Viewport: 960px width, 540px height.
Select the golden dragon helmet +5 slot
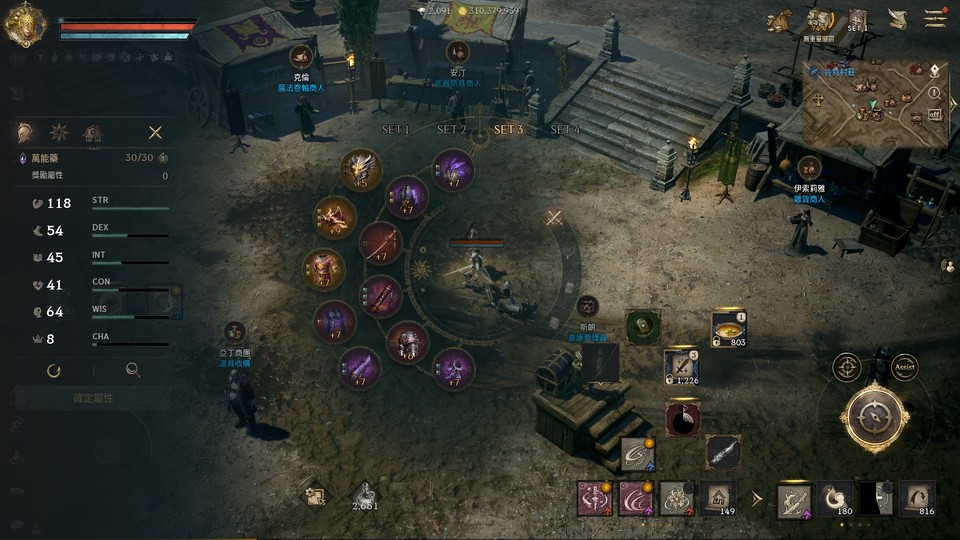360,170
